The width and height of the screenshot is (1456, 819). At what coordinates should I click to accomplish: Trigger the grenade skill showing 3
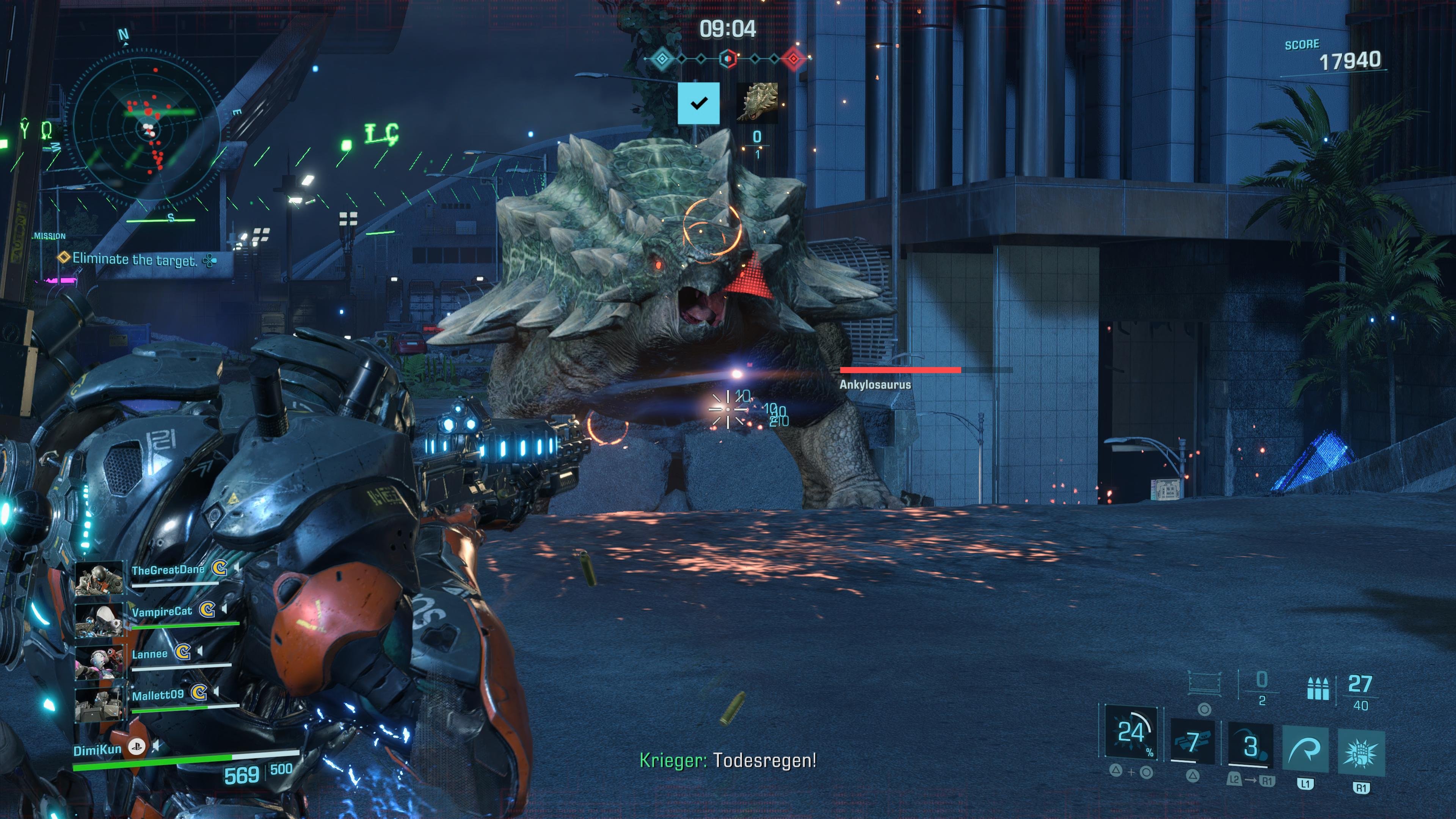click(x=1251, y=745)
